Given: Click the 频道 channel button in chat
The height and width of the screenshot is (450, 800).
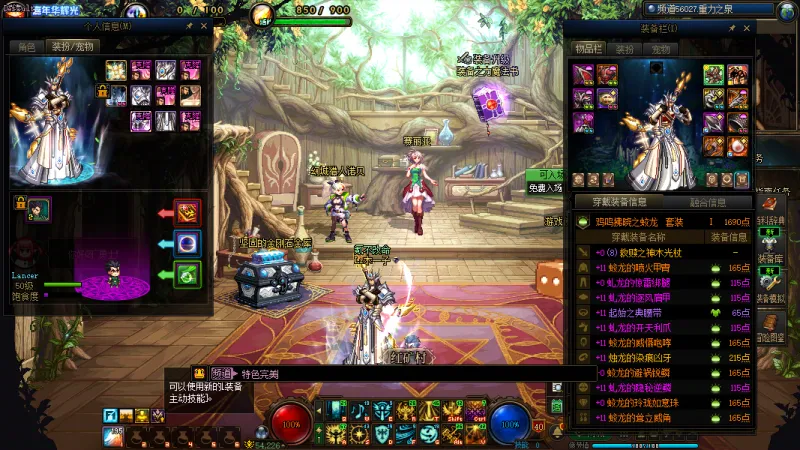Looking at the screenshot, I should coord(222,373).
